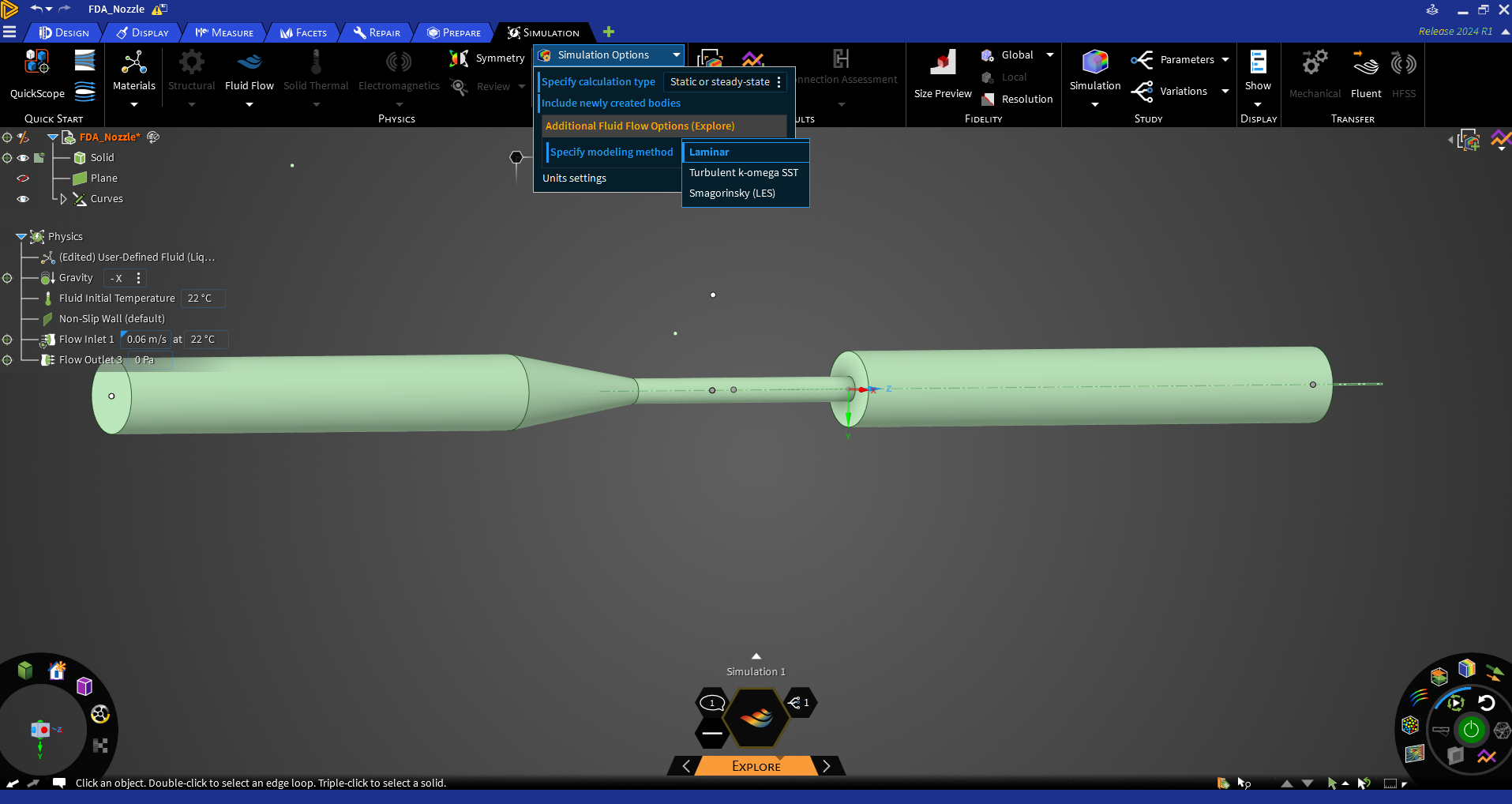Image resolution: width=1512 pixels, height=804 pixels.
Task: Click Include newly created bodies option
Action: coord(610,103)
